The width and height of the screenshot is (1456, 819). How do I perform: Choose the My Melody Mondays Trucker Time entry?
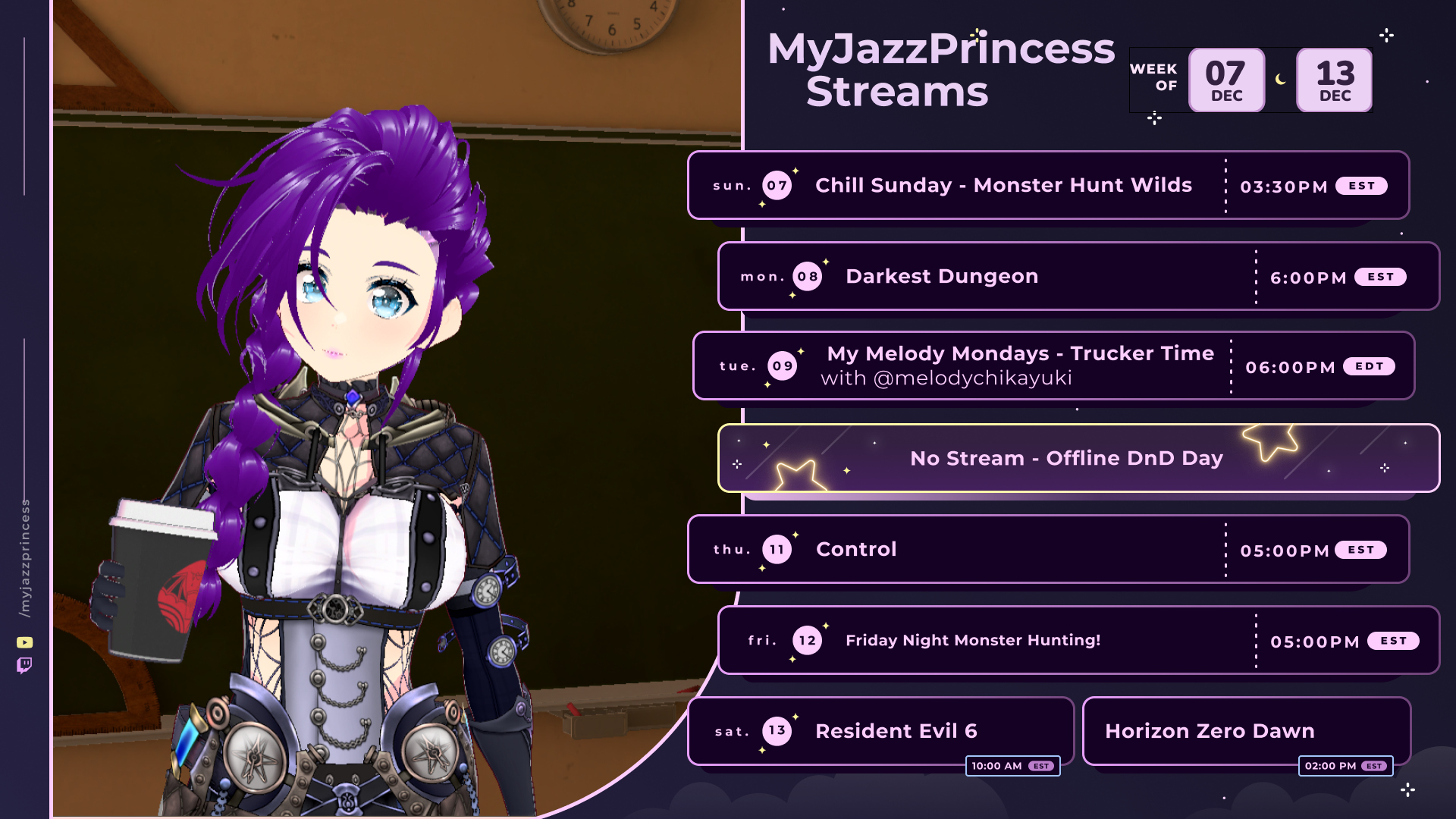point(1020,366)
